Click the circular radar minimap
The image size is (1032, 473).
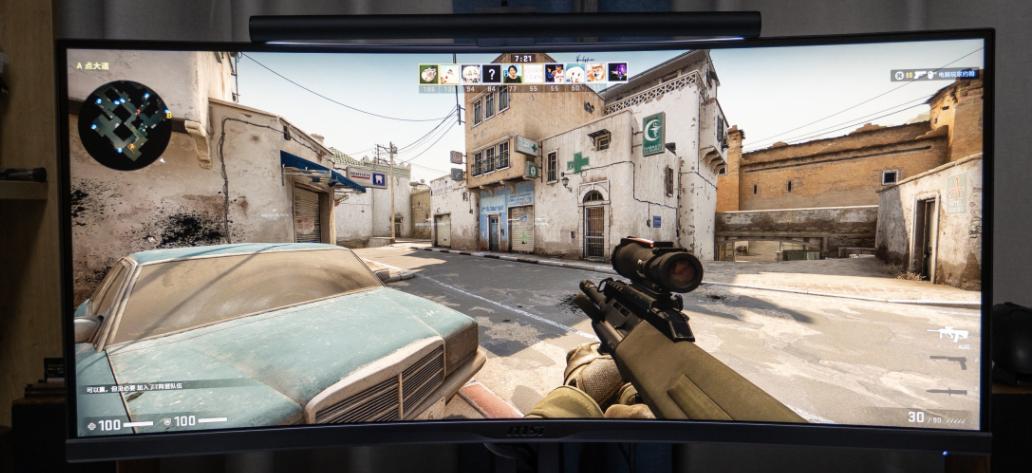point(124,124)
